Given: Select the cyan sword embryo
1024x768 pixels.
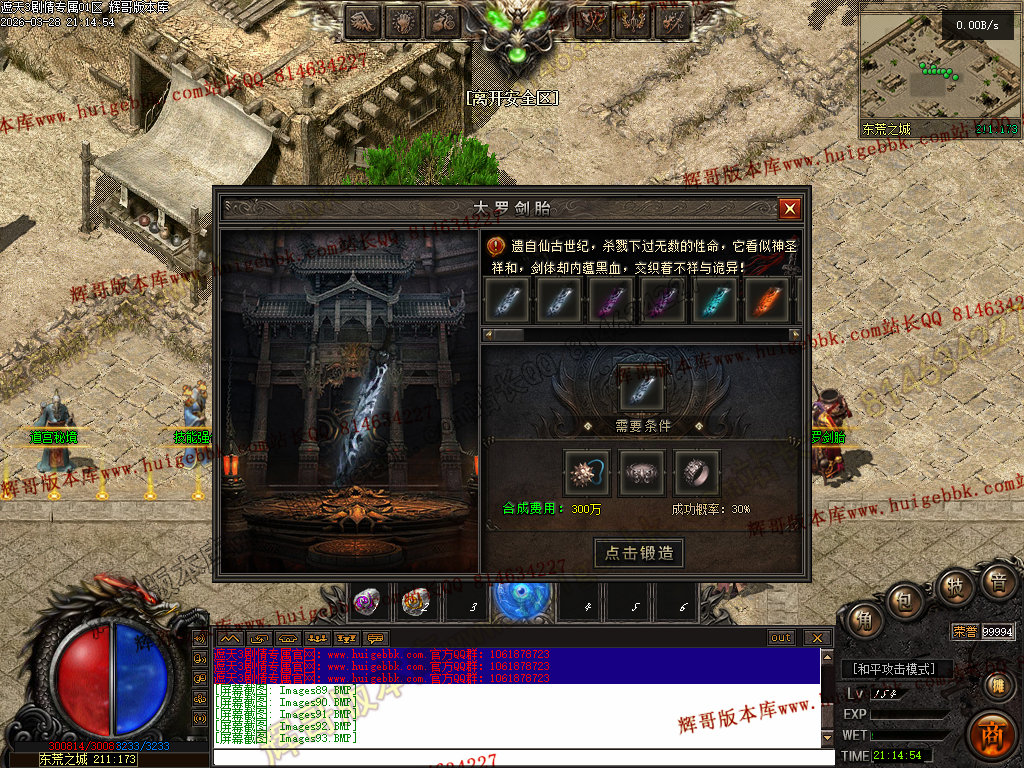Looking at the screenshot, I should click(x=715, y=300).
